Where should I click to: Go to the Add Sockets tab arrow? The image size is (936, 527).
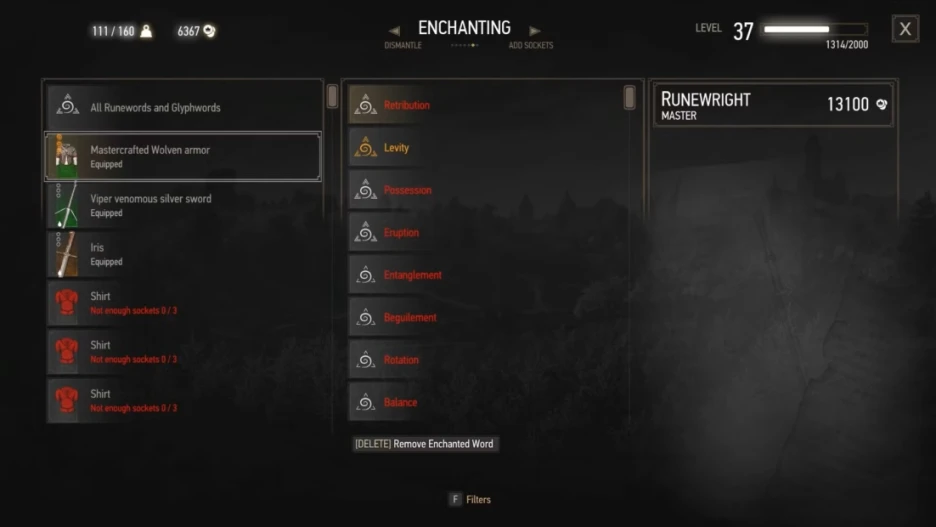click(535, 31)
